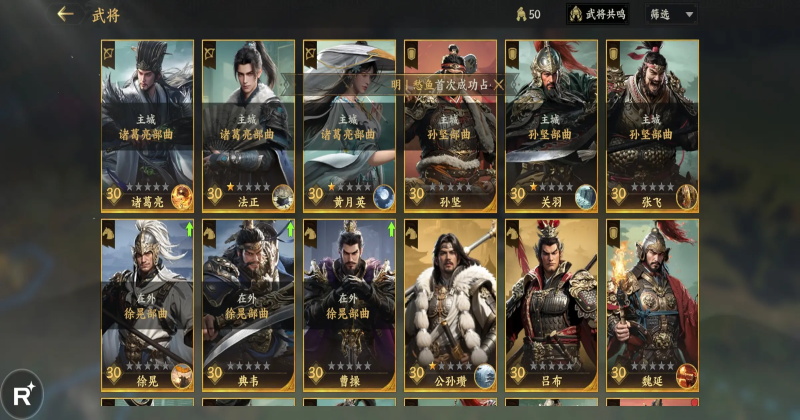This screenshot has width=800, height=420.
Task: Select the 张飞 general card
Action: pyautogui.click(x=652, y=125)
